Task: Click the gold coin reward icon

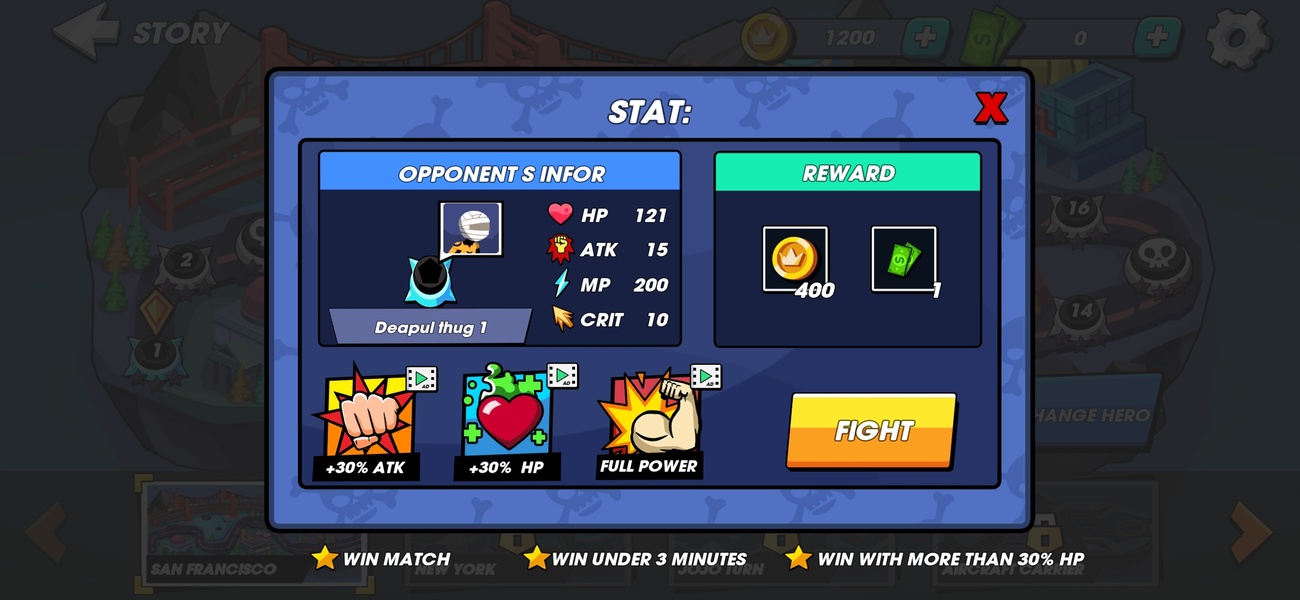Action: (x=795, y=259)
